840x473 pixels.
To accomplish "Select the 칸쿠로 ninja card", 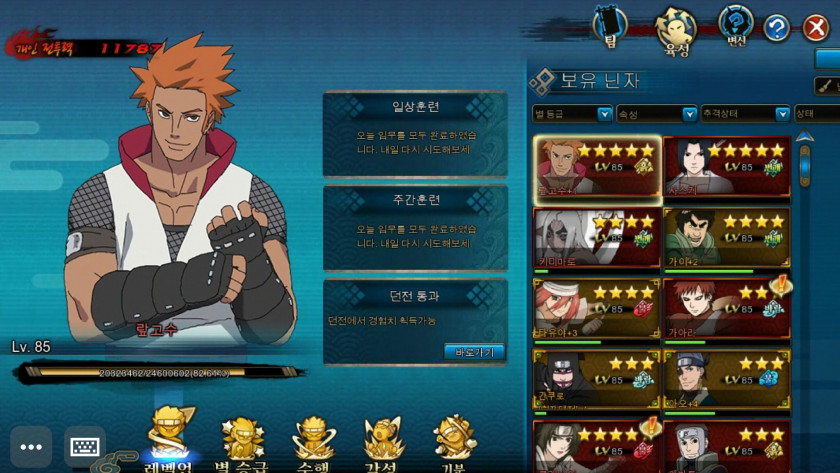I will point(596,378).
